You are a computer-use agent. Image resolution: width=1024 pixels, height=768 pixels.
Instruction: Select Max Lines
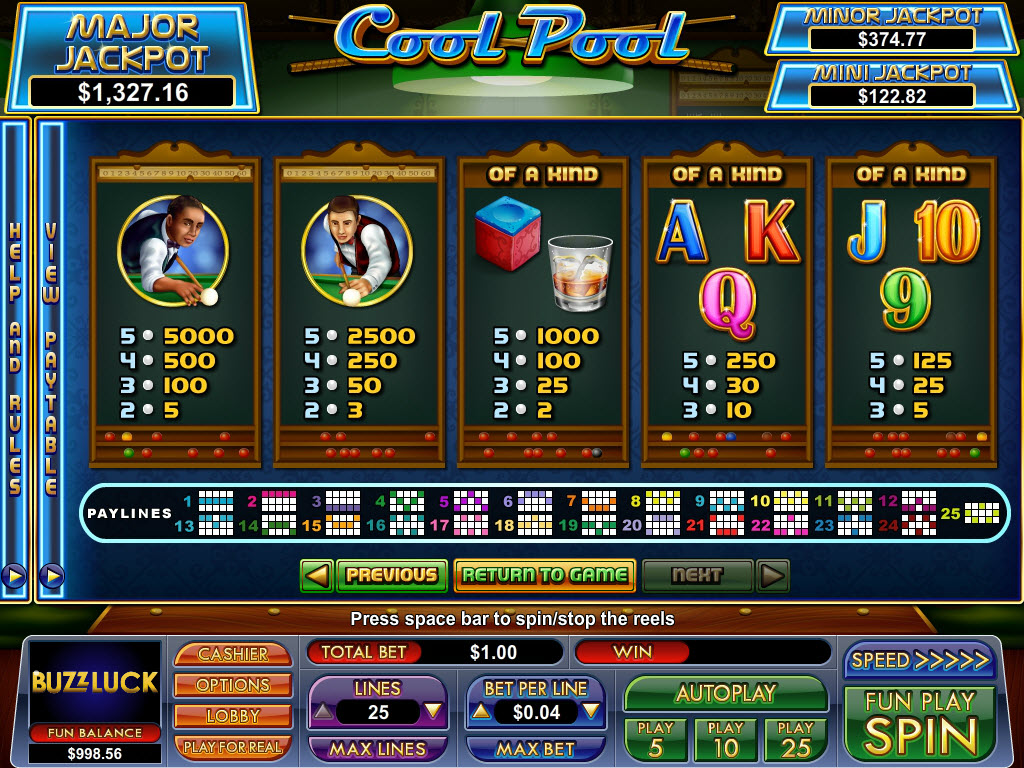point(378,748)
